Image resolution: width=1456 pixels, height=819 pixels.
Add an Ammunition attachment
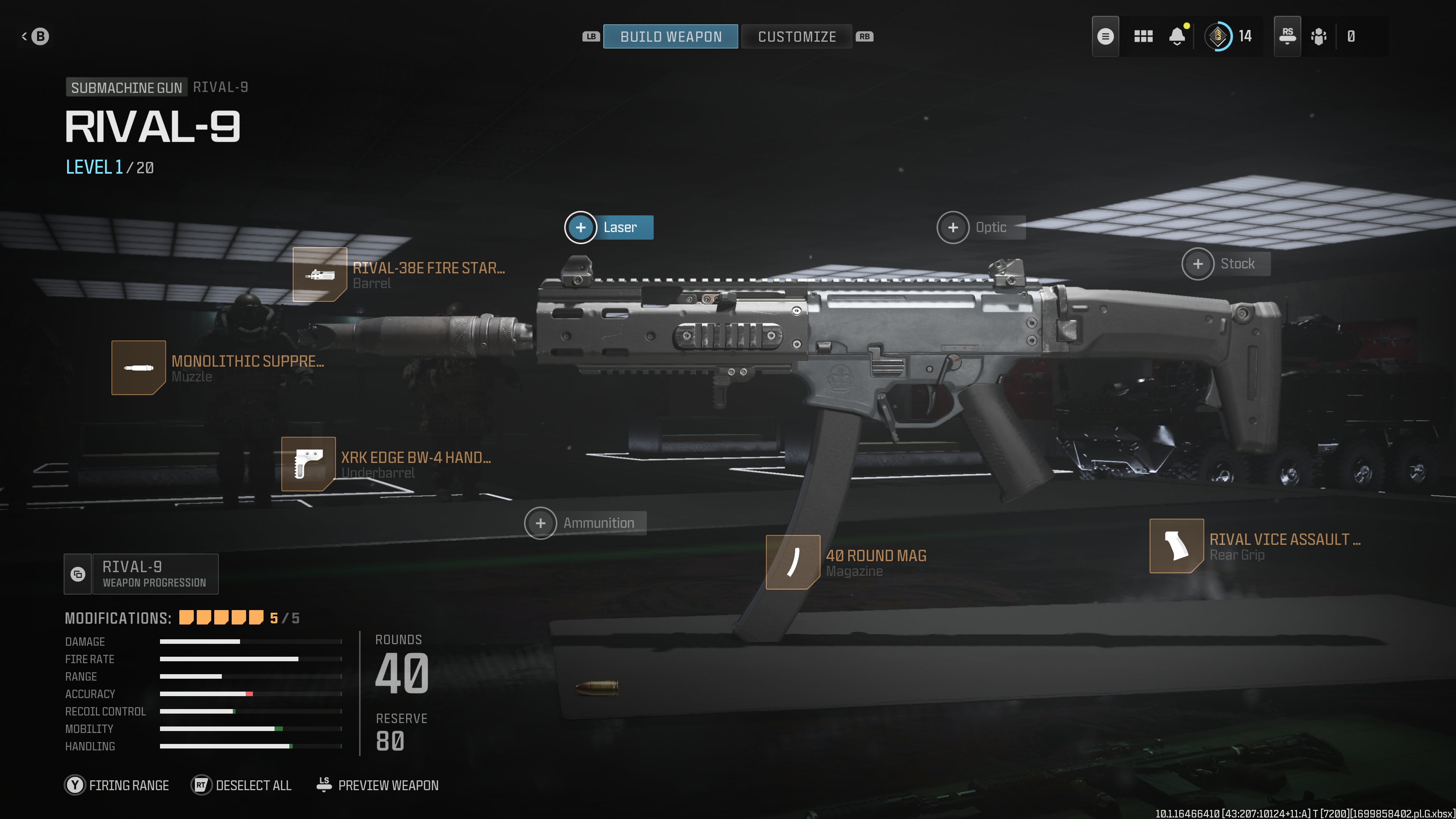coord(540,523)
